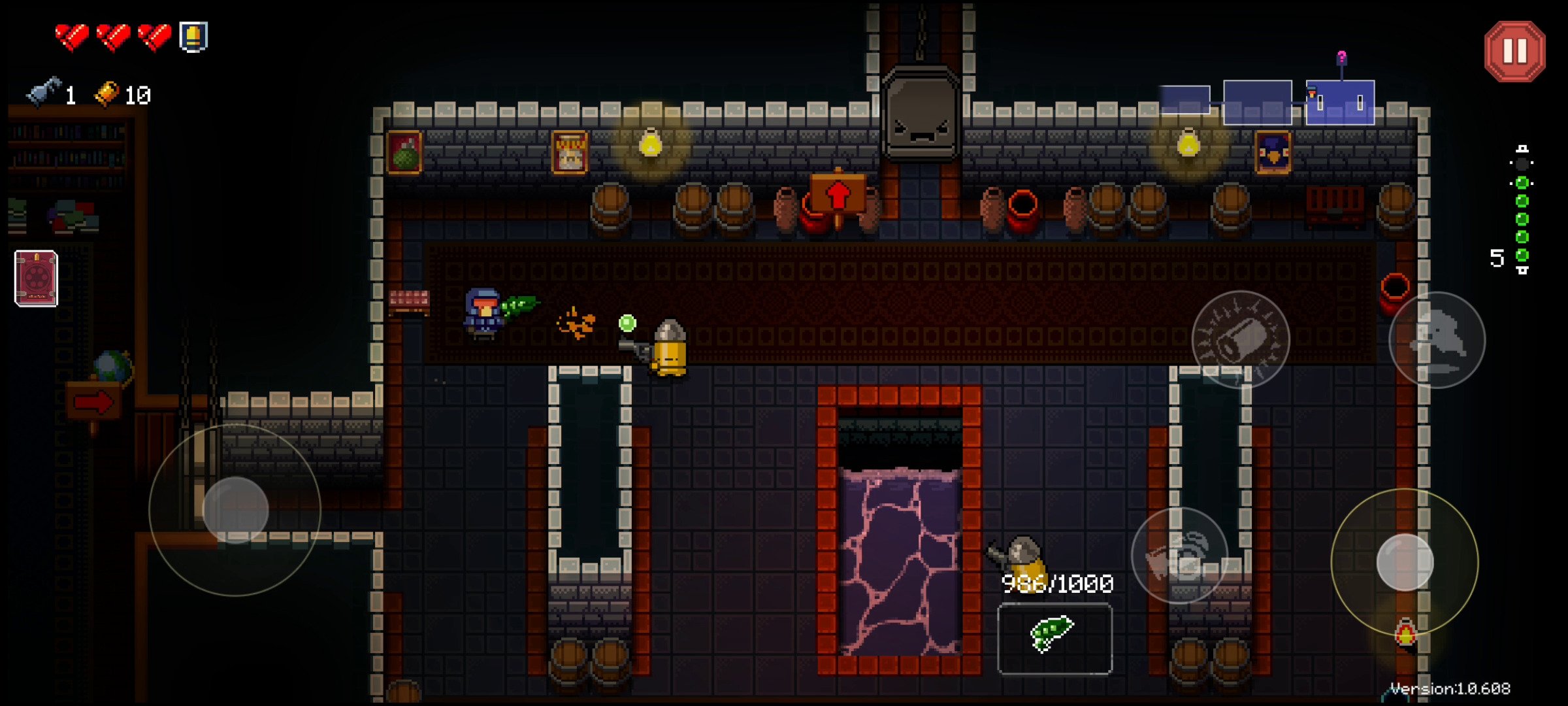The height and width of the screenshot is (706, 1568).
Task: Tap the third red heart in the health HUD
Action: click(x=154, y=36)
